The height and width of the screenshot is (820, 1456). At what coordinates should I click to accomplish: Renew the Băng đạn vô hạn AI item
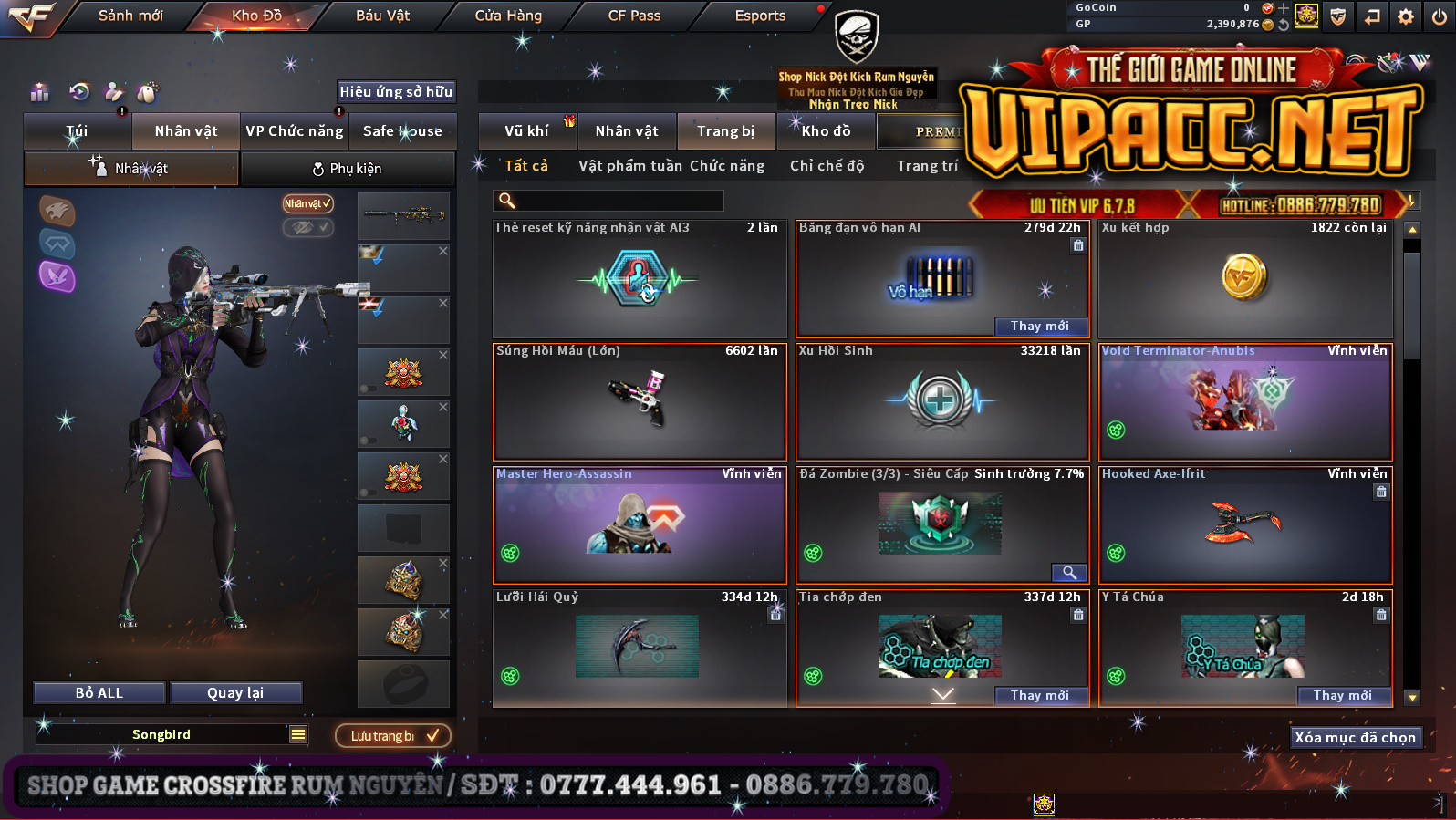coord(1039,327)
